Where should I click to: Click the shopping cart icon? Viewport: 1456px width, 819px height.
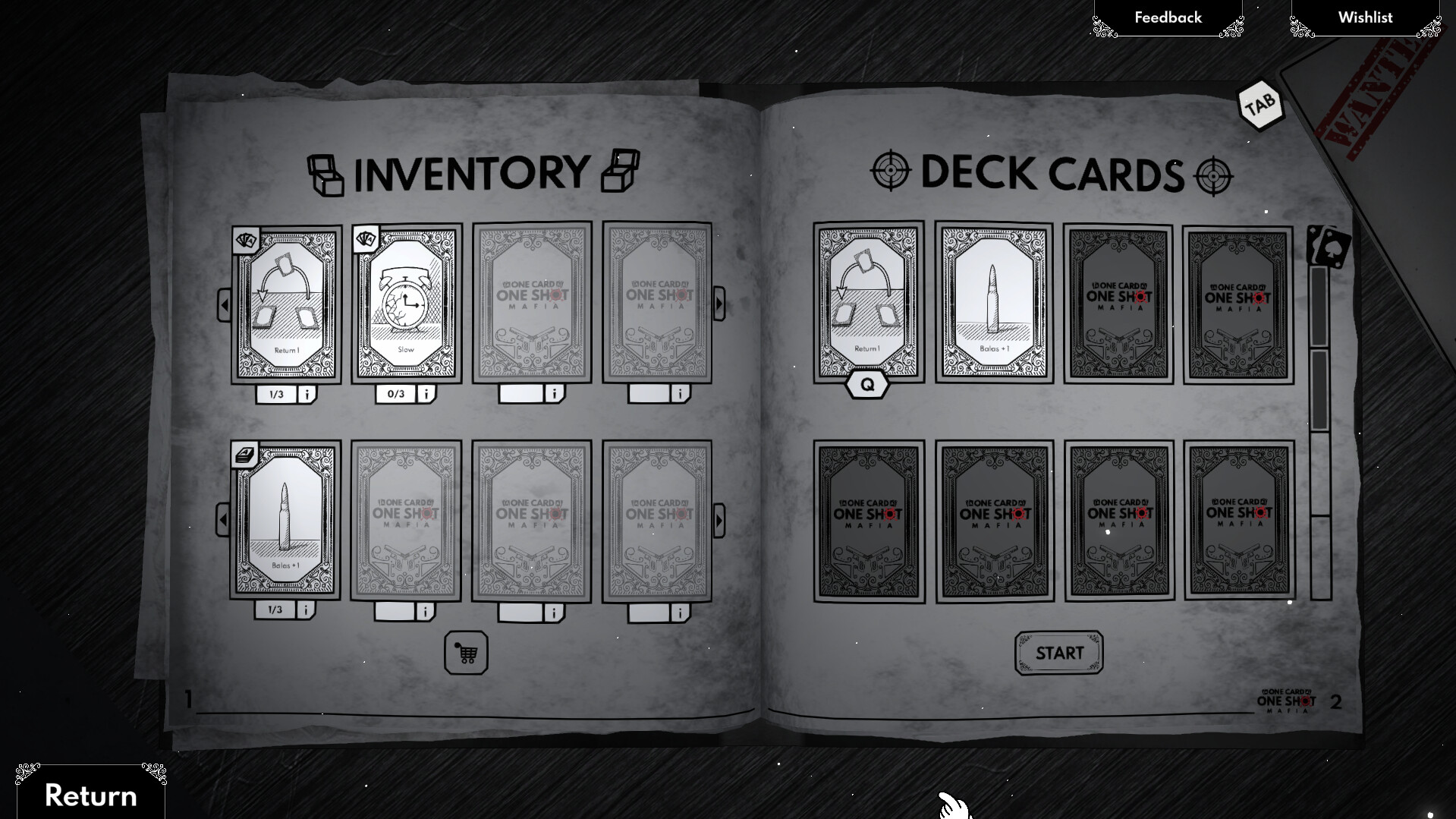465,653
